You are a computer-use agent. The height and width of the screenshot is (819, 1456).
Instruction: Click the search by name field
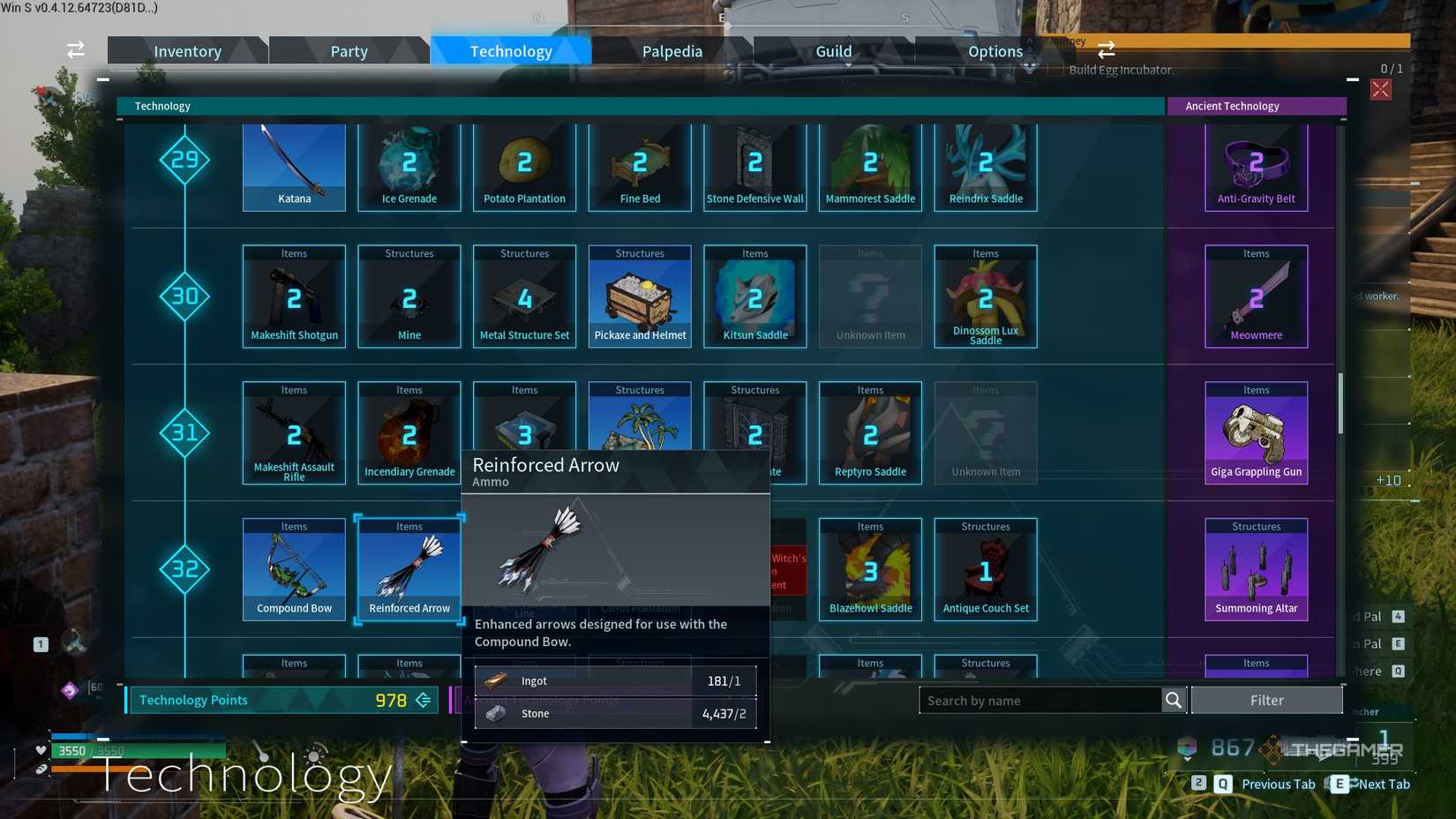1041,700
